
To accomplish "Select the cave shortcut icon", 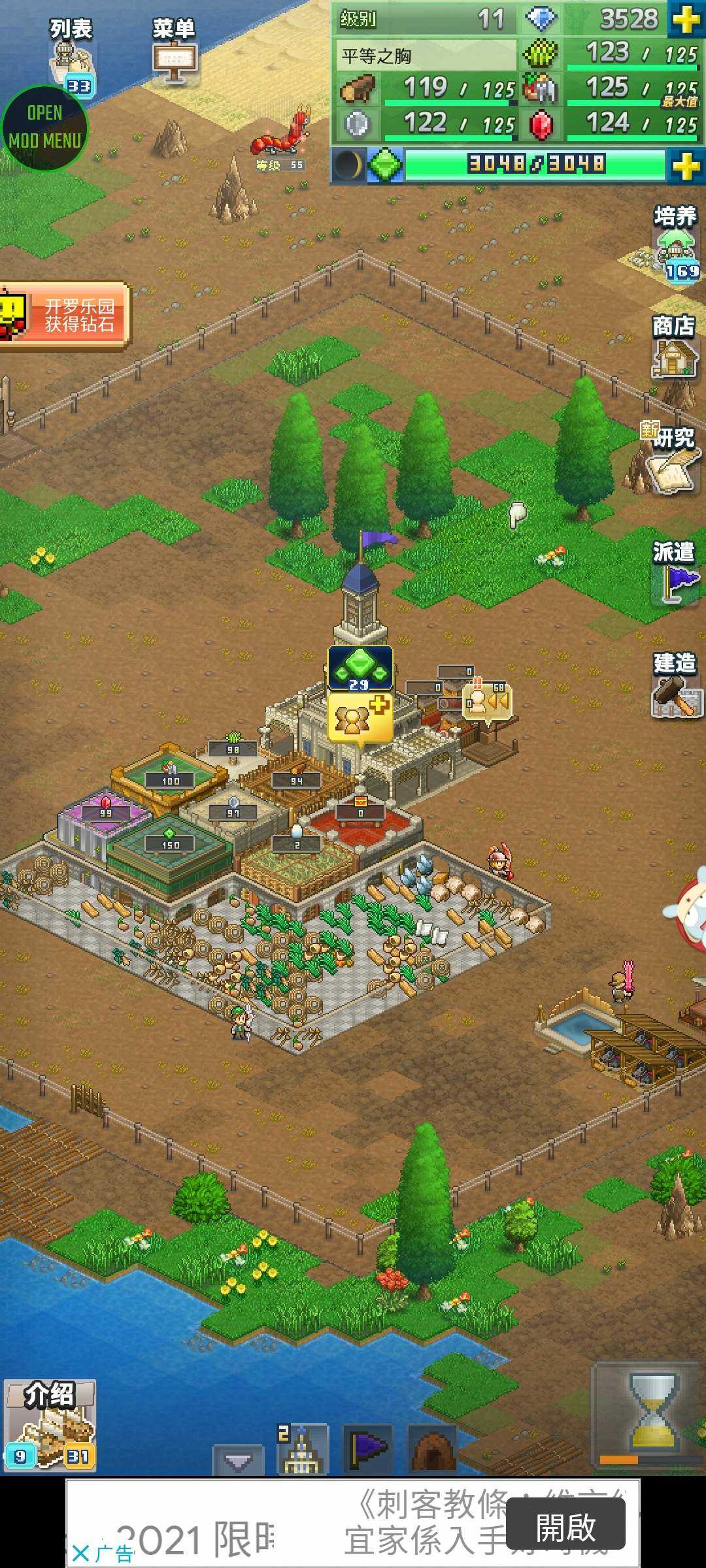I will (x=431, y=1449).
